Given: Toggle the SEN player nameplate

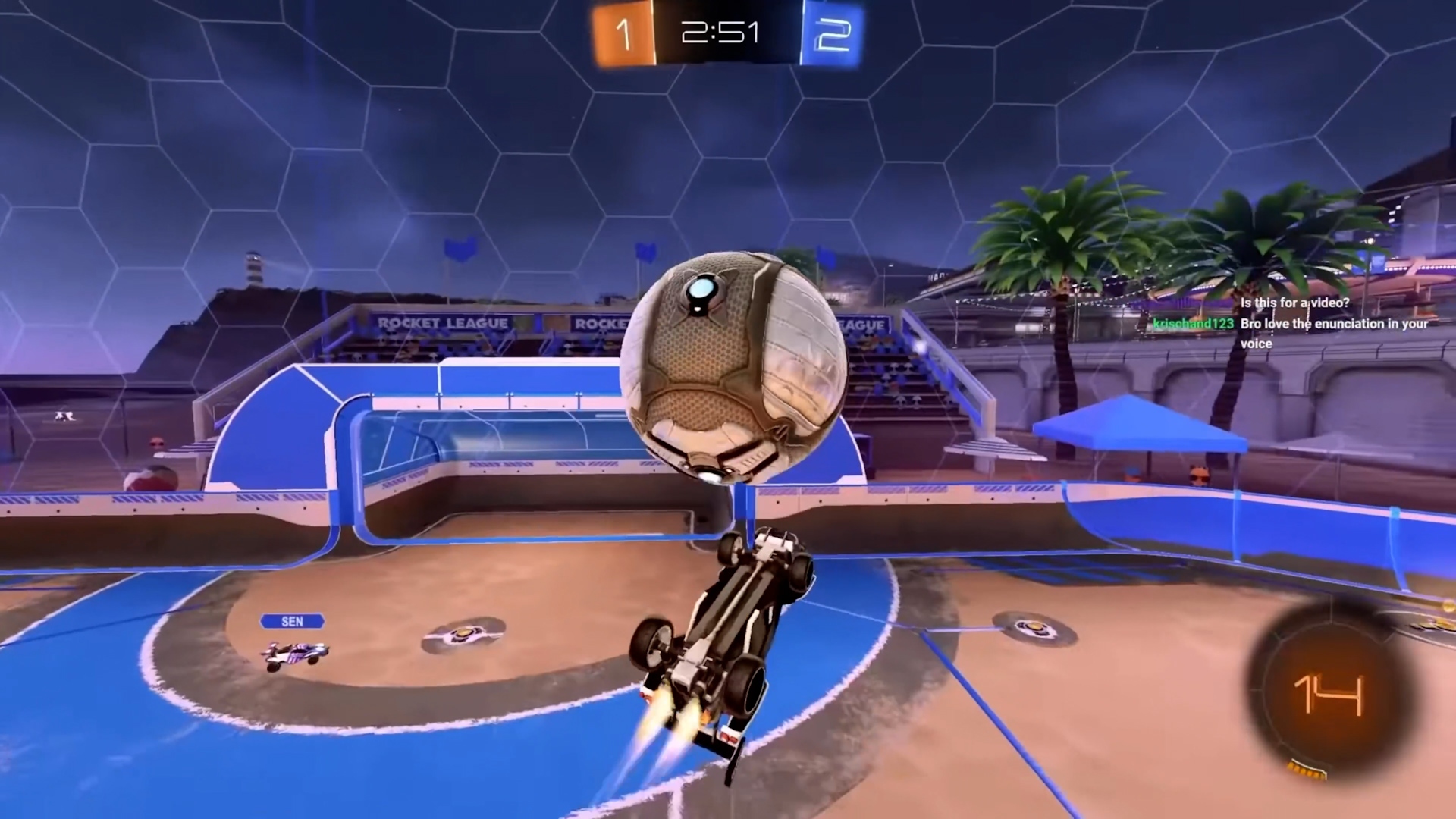Looking at the screenshot, I should coord(292,621).
